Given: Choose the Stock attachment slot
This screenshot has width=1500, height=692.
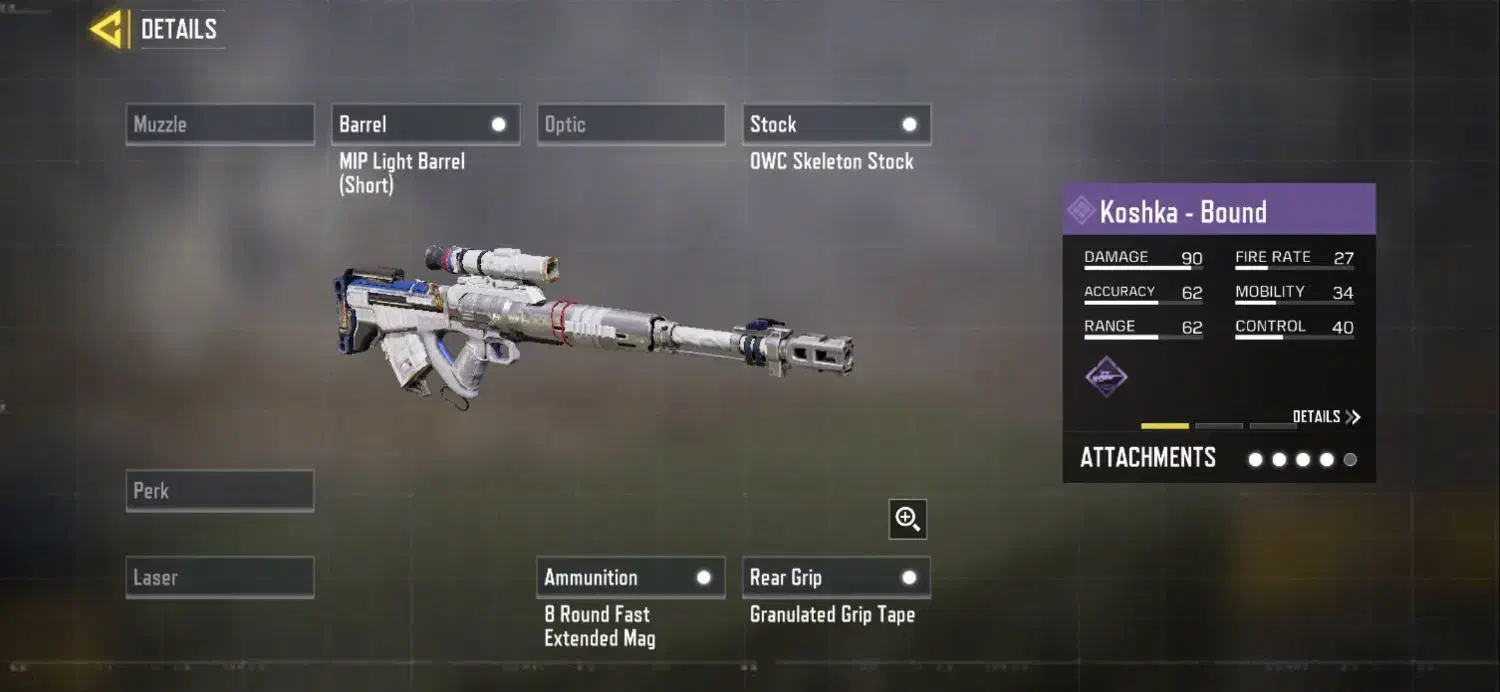Looking at the screenshot, I should pyautogui.click(x=837, y=125).
